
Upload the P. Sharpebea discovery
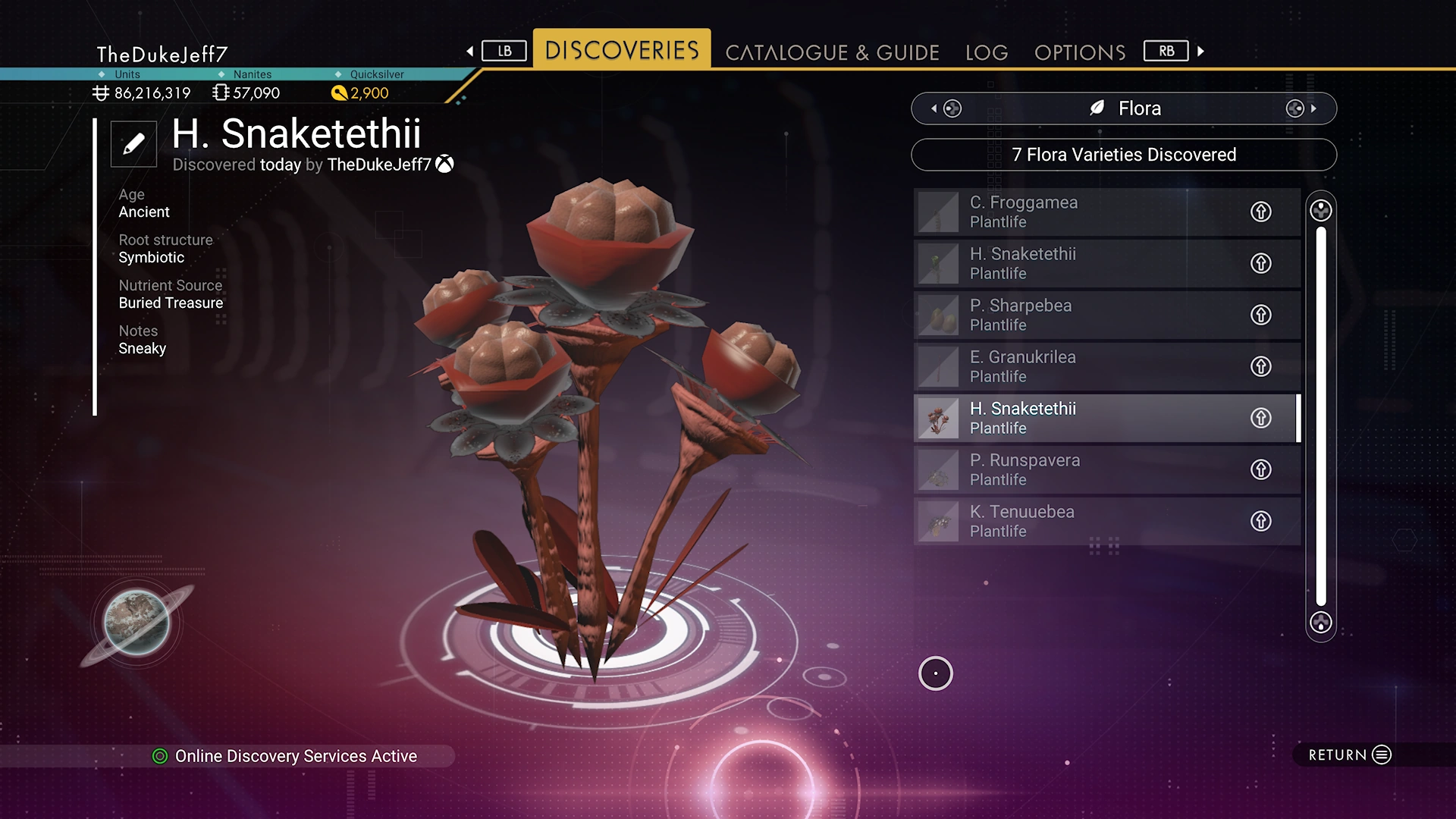pos(1260,315)
